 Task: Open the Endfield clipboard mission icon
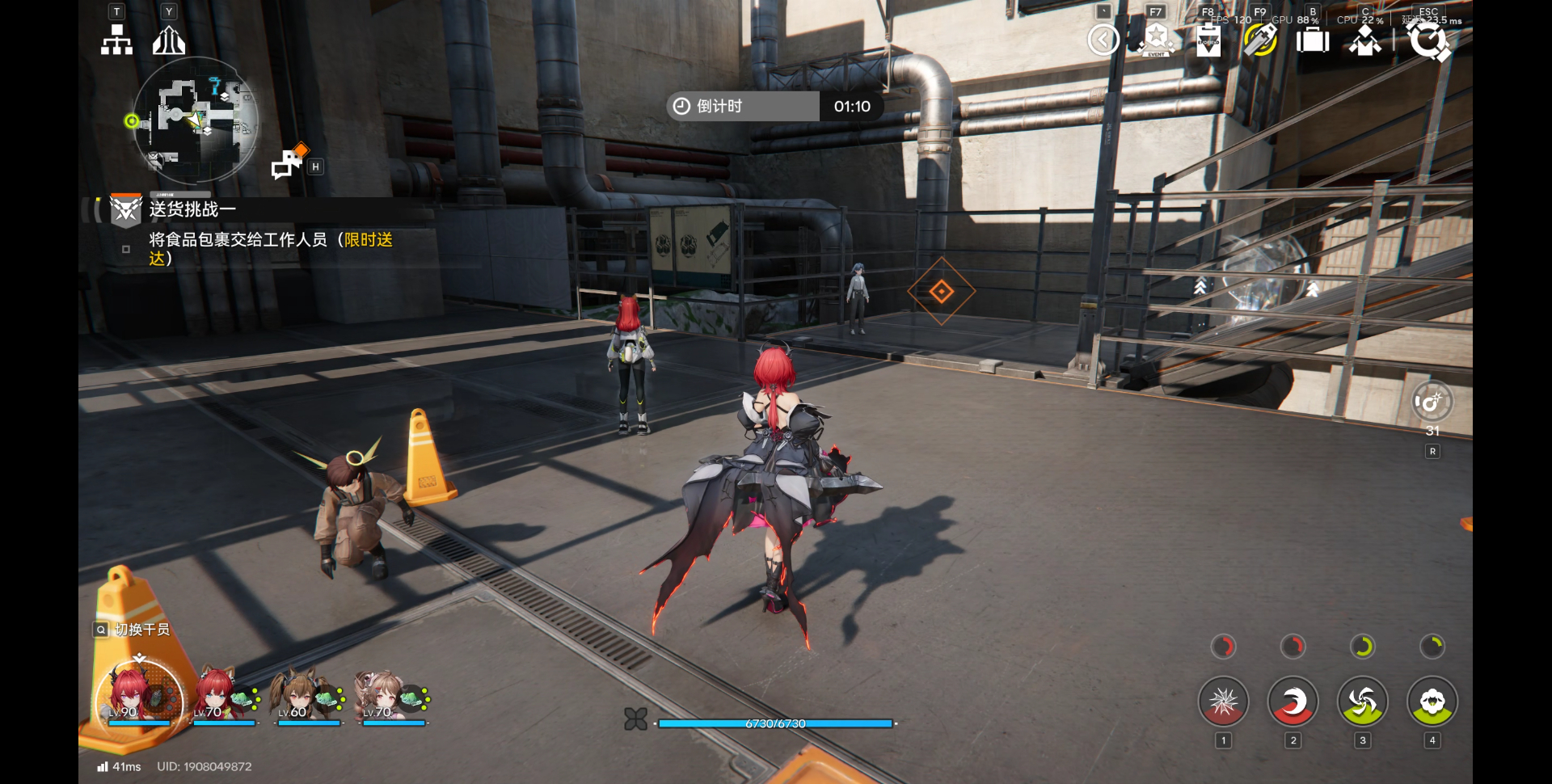point(1208,40)
